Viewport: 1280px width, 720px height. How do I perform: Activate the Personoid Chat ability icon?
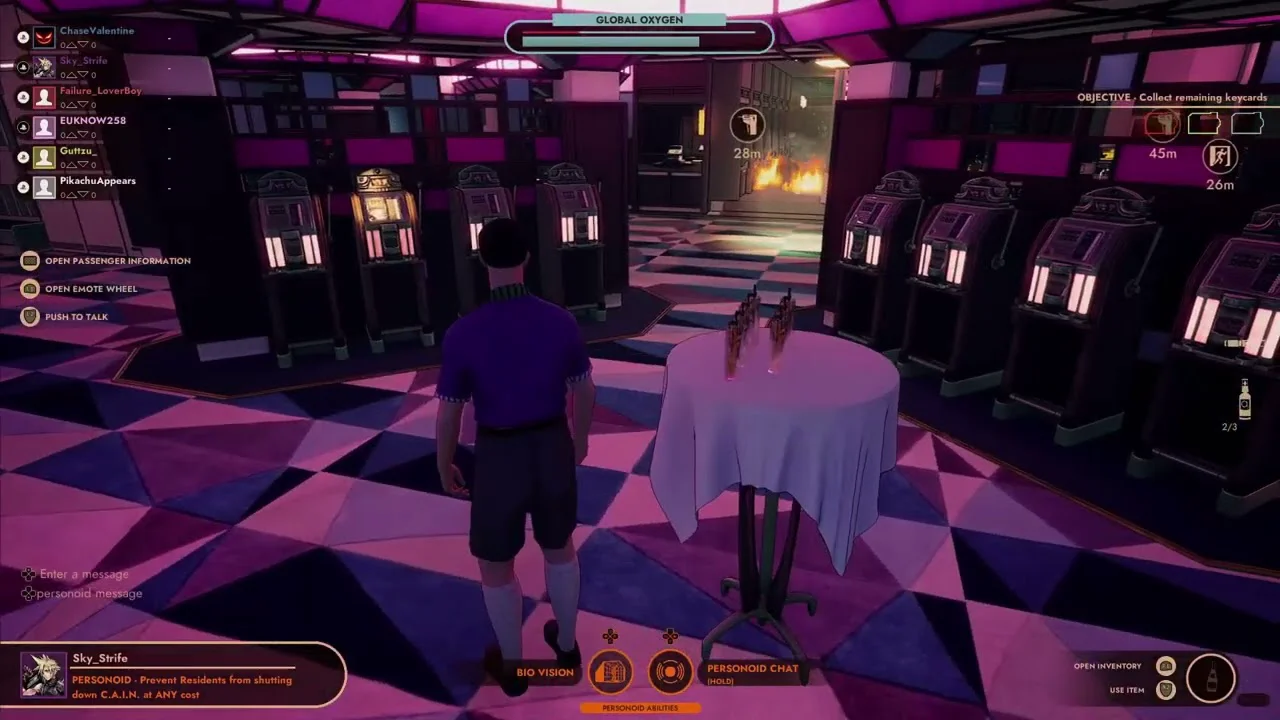671,672
